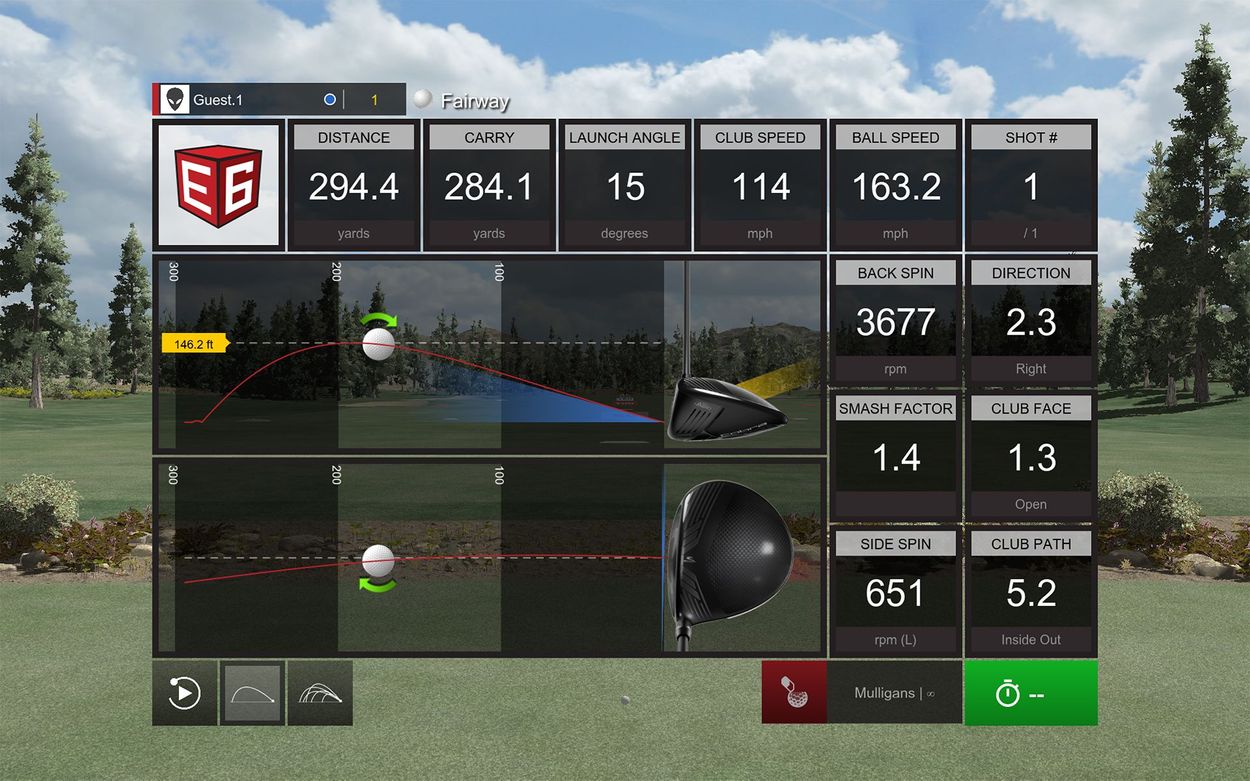Click the green stopwatch timer button
Screen dimensions: 1250x781
(1030, 693)
